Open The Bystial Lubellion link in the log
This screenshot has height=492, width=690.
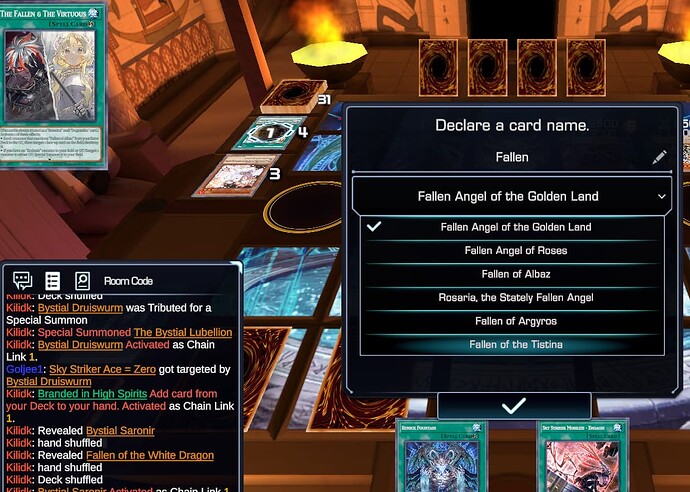tap(183, 332)
